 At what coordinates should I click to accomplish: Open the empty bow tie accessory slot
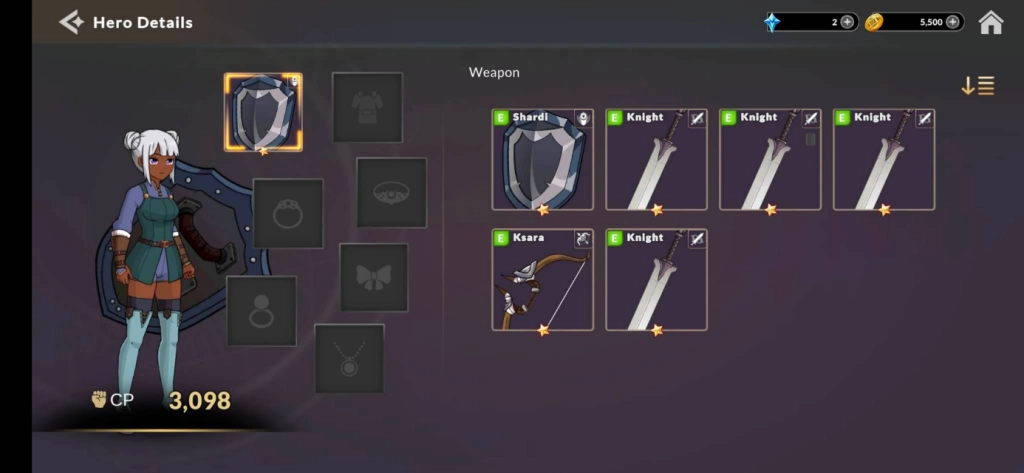coord(373,277)
